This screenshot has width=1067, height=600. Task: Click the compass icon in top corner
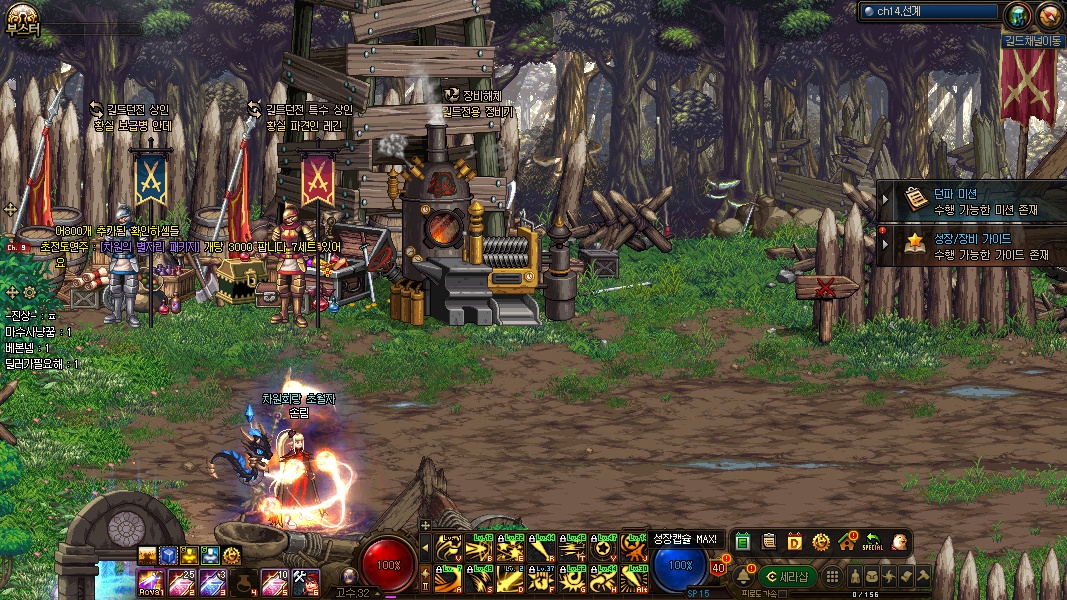click(1049, 16)
